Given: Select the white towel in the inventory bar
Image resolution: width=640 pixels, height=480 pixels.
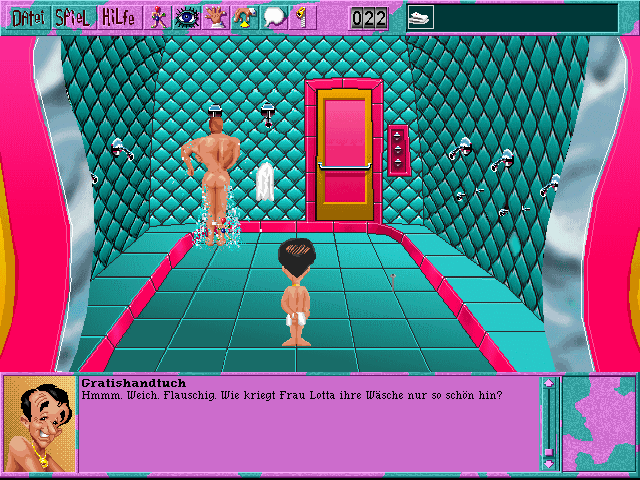Looking at the screenshot, I should click(421, 16).
